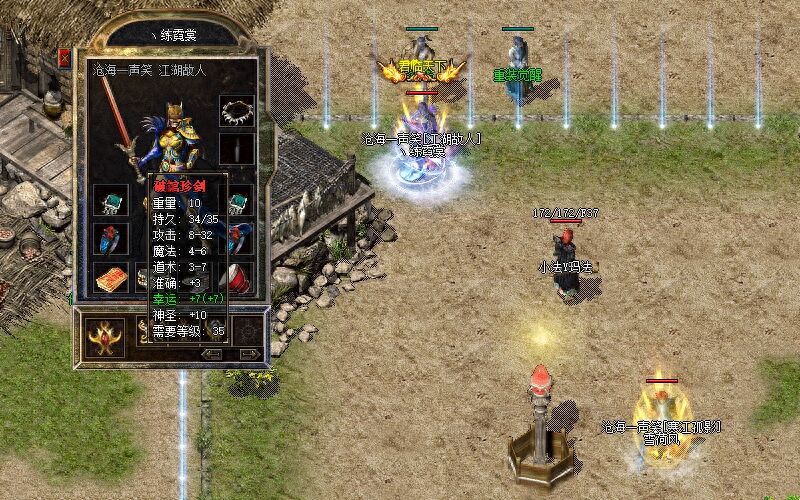Click the red drum item slot
This screenshot has width=800, height=500.
point(238,277)
